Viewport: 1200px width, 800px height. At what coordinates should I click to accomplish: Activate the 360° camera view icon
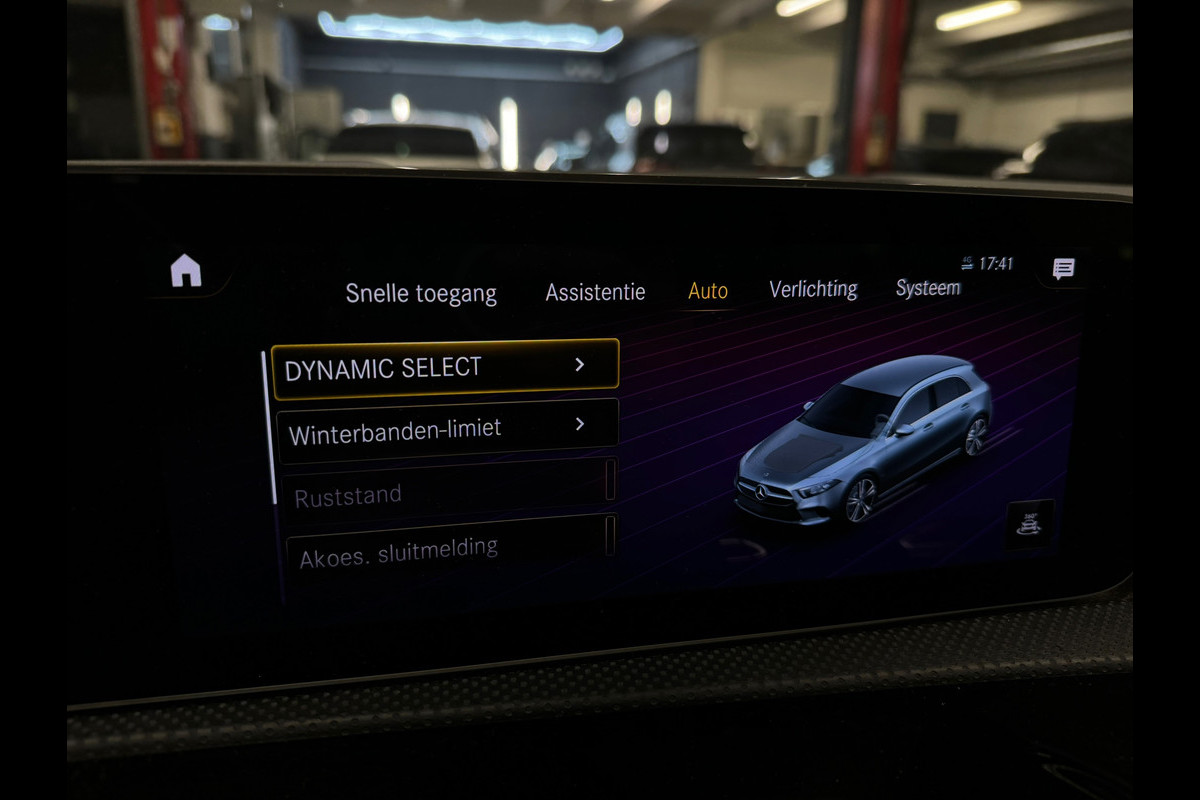1029,524
